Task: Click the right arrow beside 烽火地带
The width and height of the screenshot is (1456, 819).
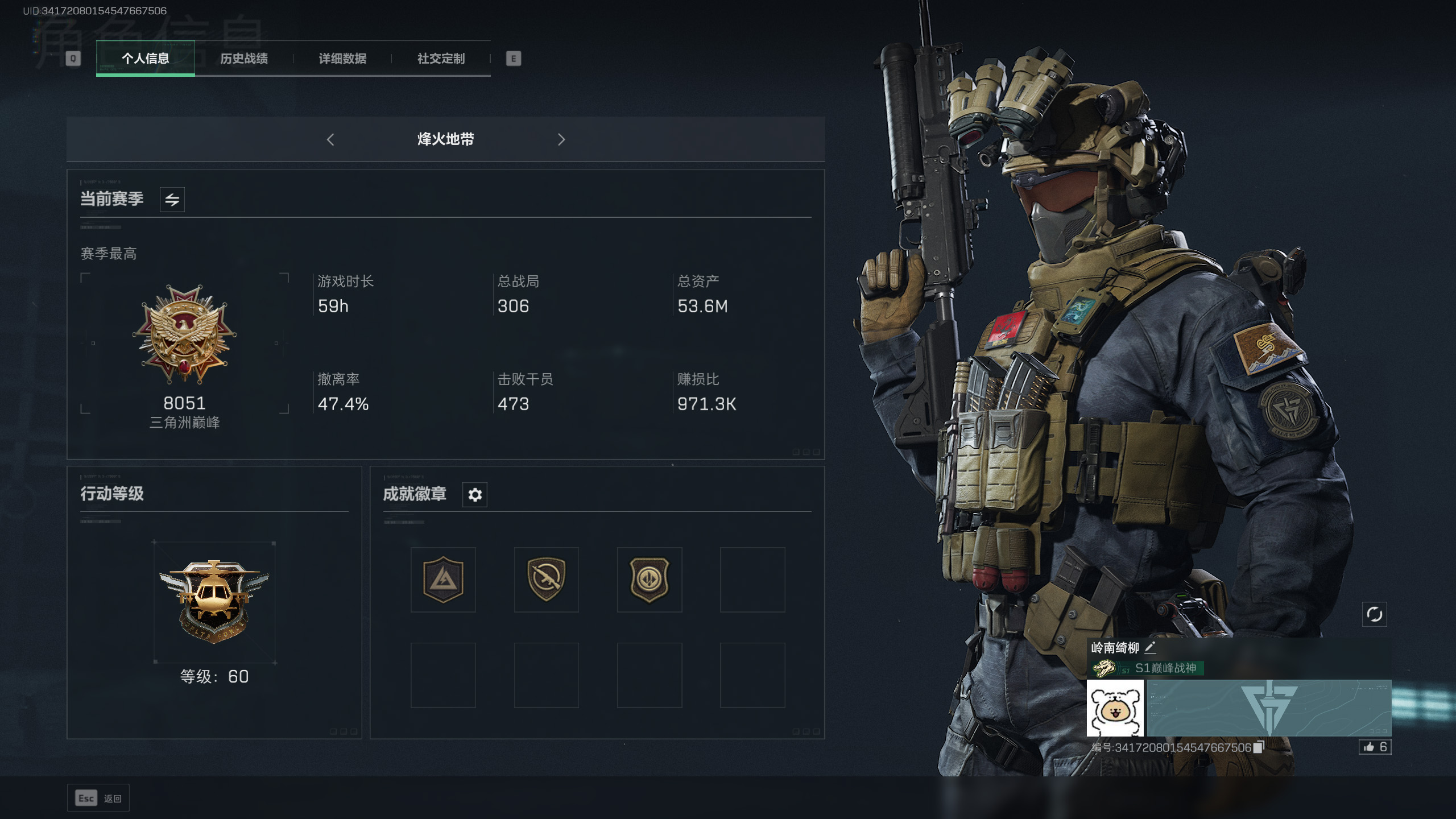Action: tap(561, 139)
